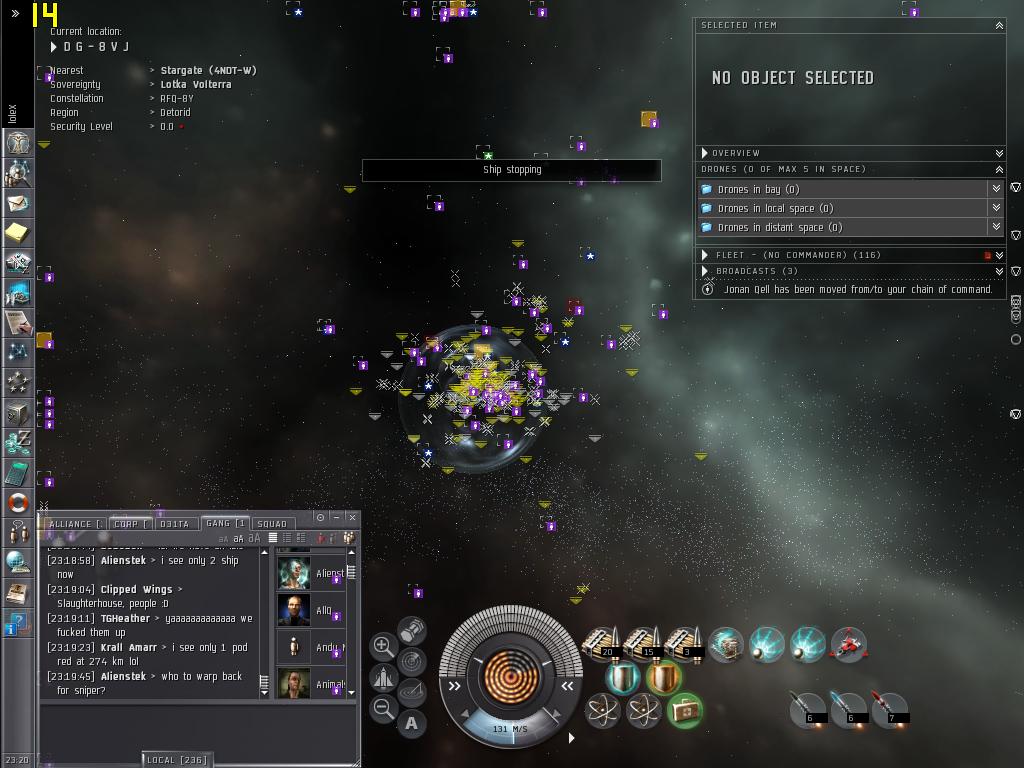Activate the red missile launcher with 7 charges
The width and height of the screenshot is (1024, 768).
pyautogui.click(x=889, y=707)
